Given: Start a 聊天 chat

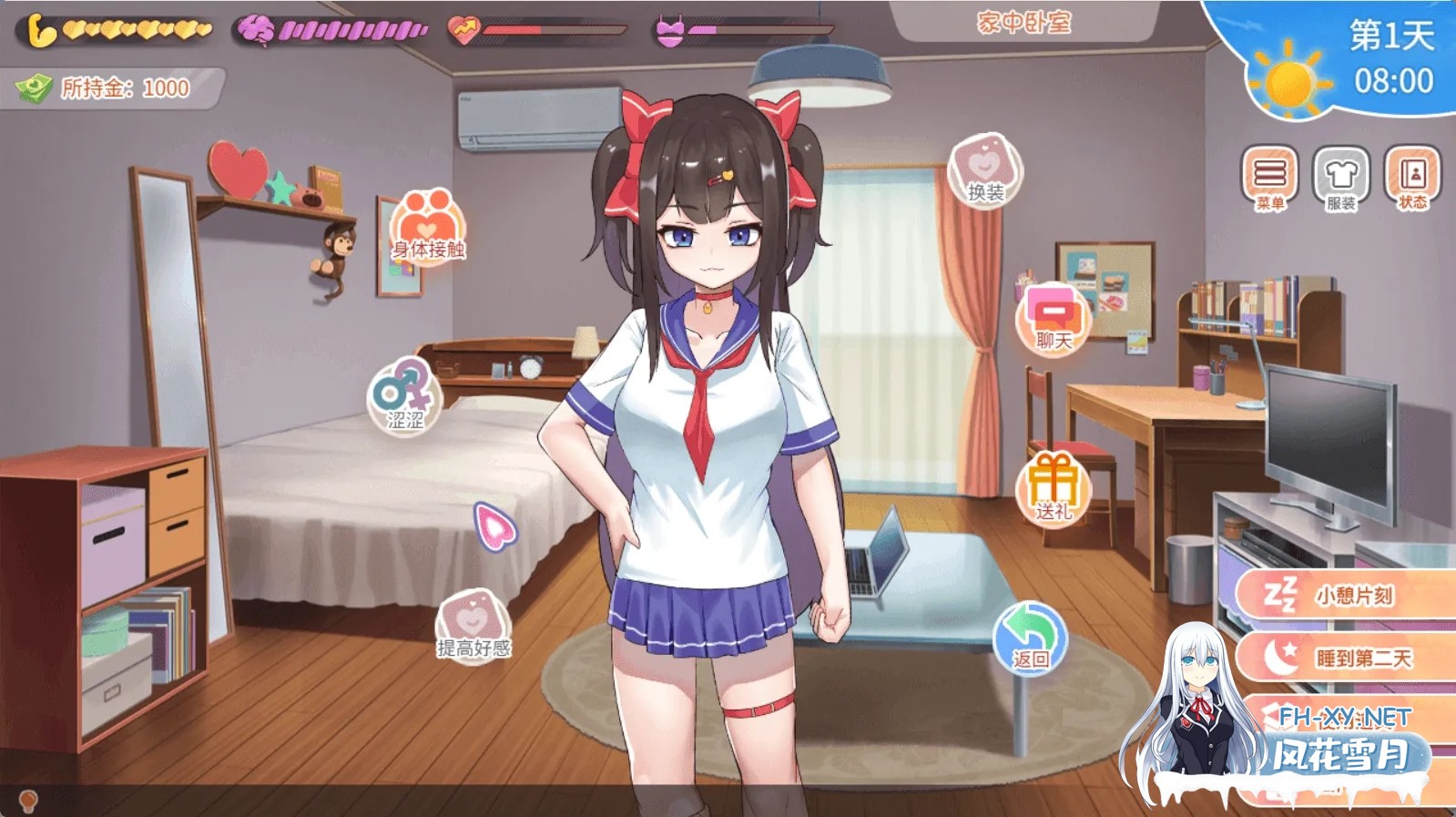Looking at the screenshot, I should pyautogui.click(x=1054, y=320).
